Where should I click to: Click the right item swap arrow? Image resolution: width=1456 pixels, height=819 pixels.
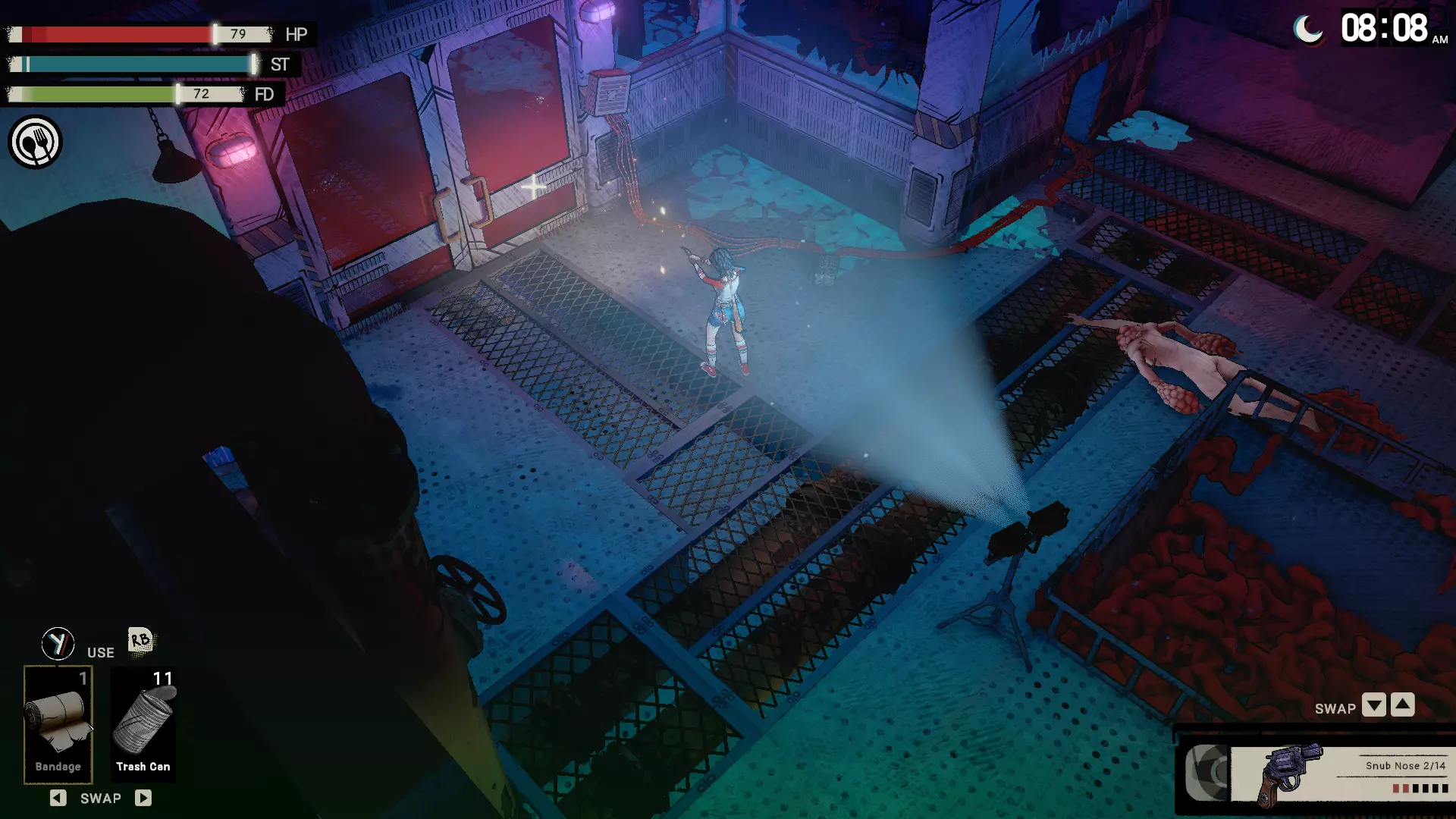(x=143, y=798)
